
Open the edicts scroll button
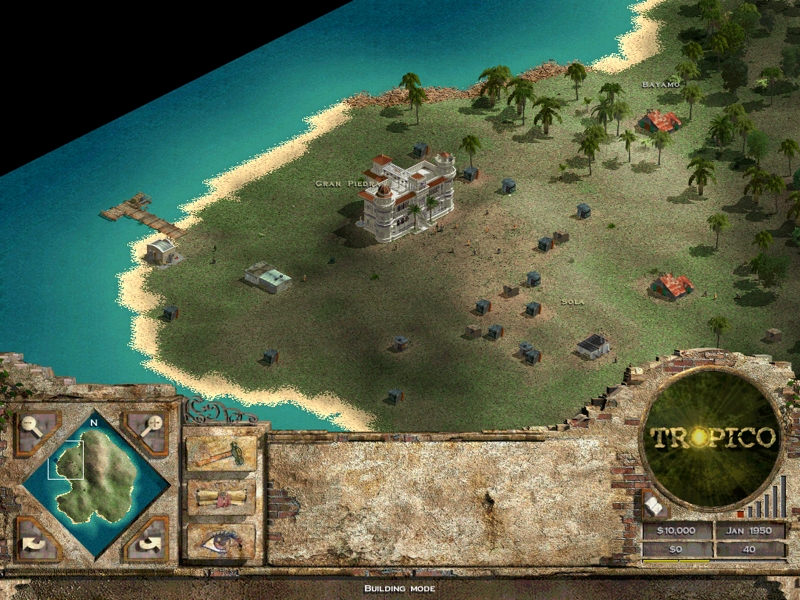(221, 497)
